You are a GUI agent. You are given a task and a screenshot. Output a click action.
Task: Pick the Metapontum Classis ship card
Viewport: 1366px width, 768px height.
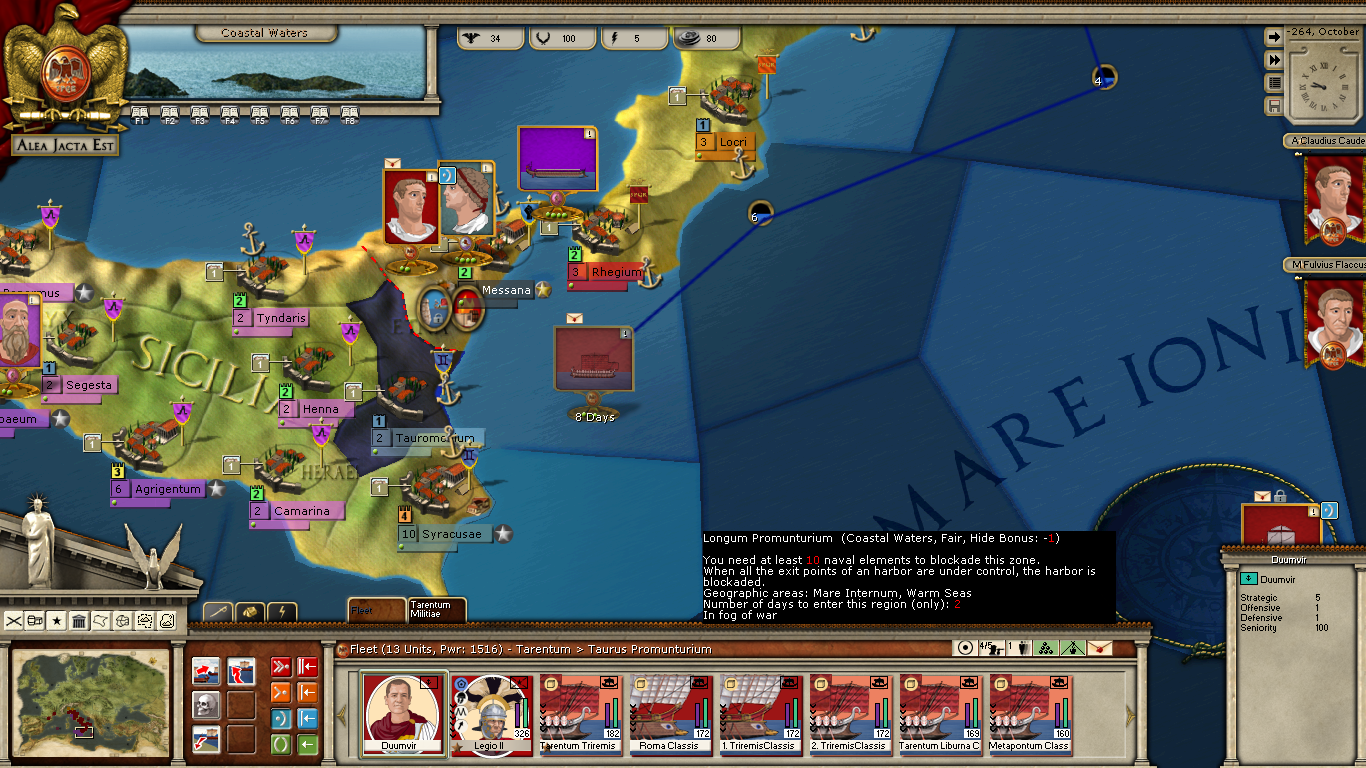click(1030, 713)
